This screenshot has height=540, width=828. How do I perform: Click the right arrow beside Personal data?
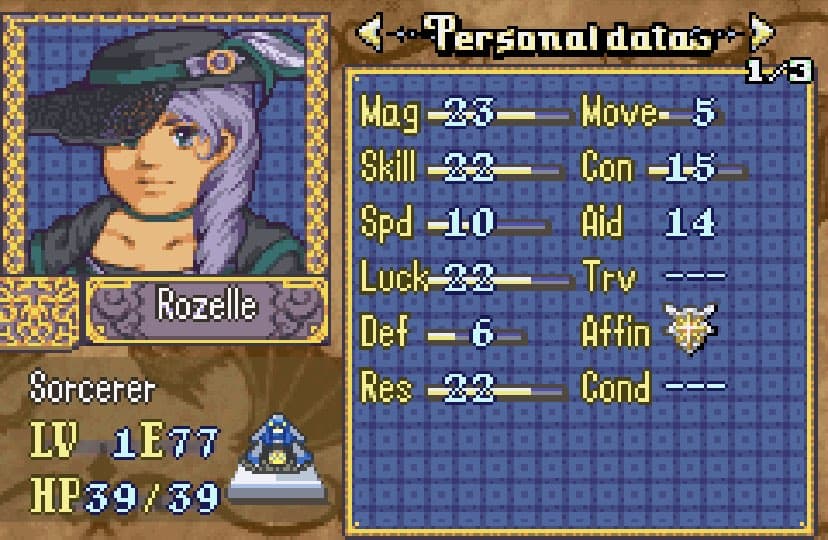(x=762, y=36)
